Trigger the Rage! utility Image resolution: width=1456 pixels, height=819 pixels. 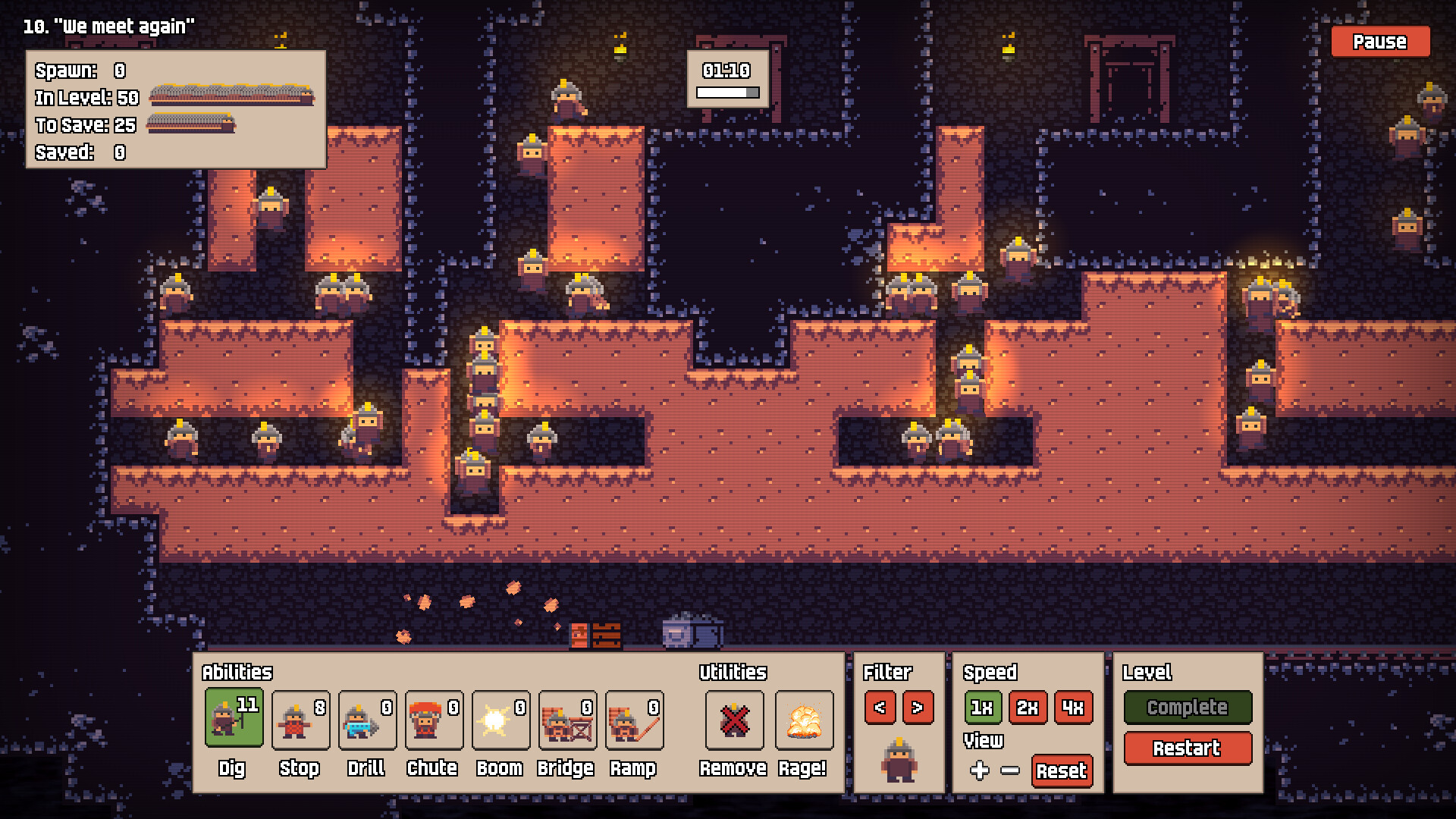(x=804, y=719)
